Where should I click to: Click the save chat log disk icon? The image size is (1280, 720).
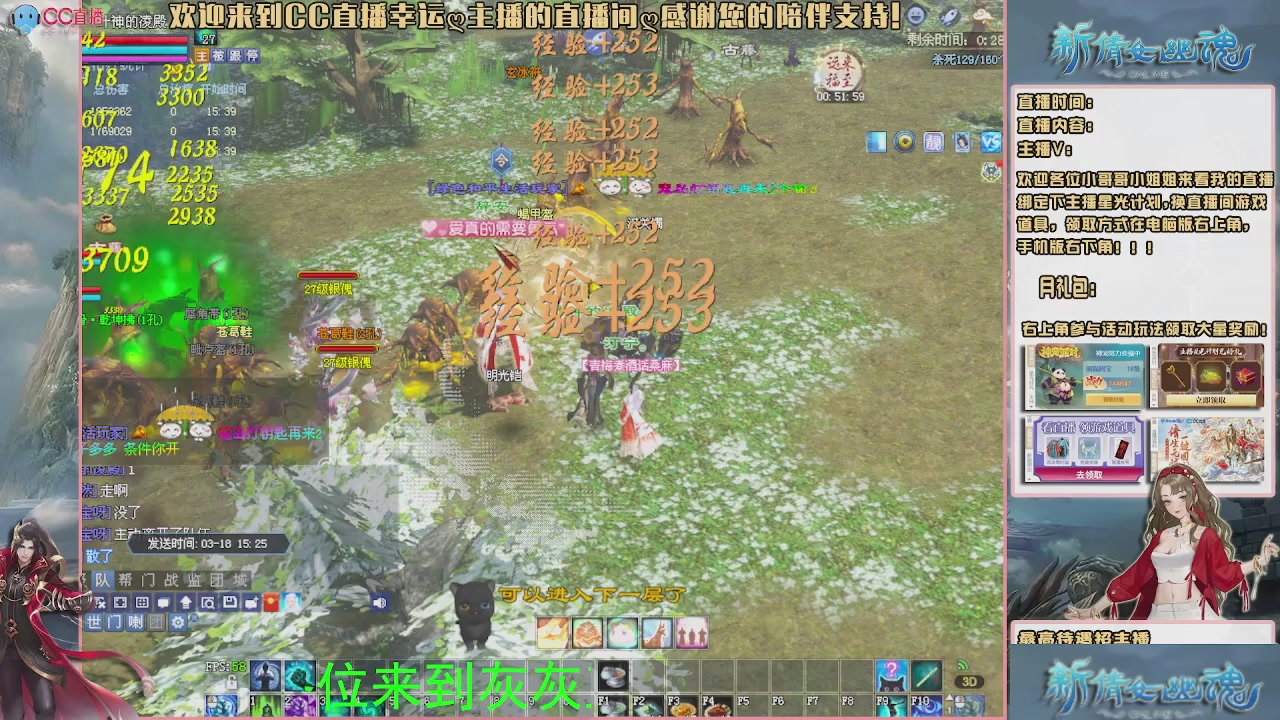click(230, 602)
